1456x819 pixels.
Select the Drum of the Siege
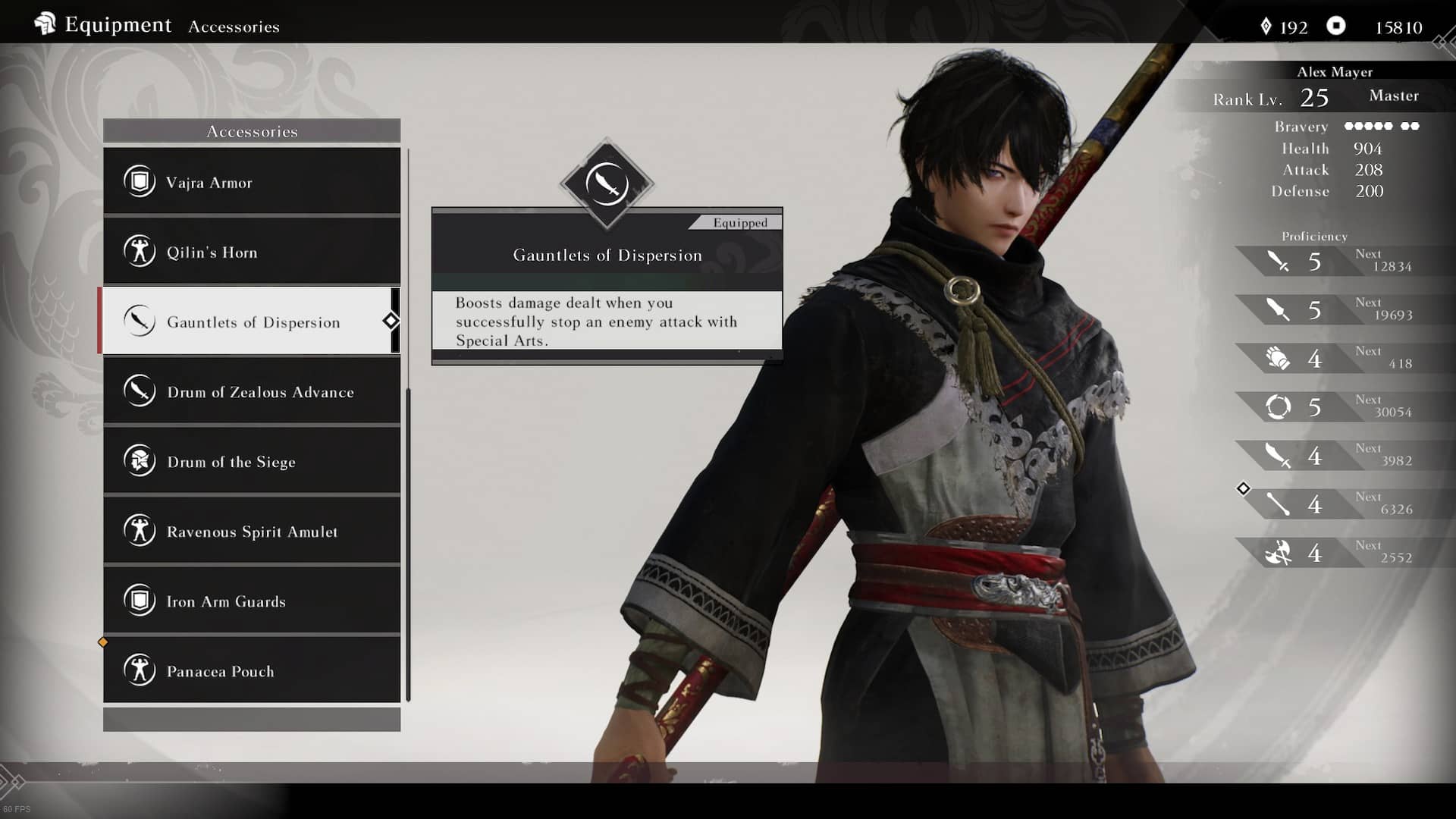251,461
